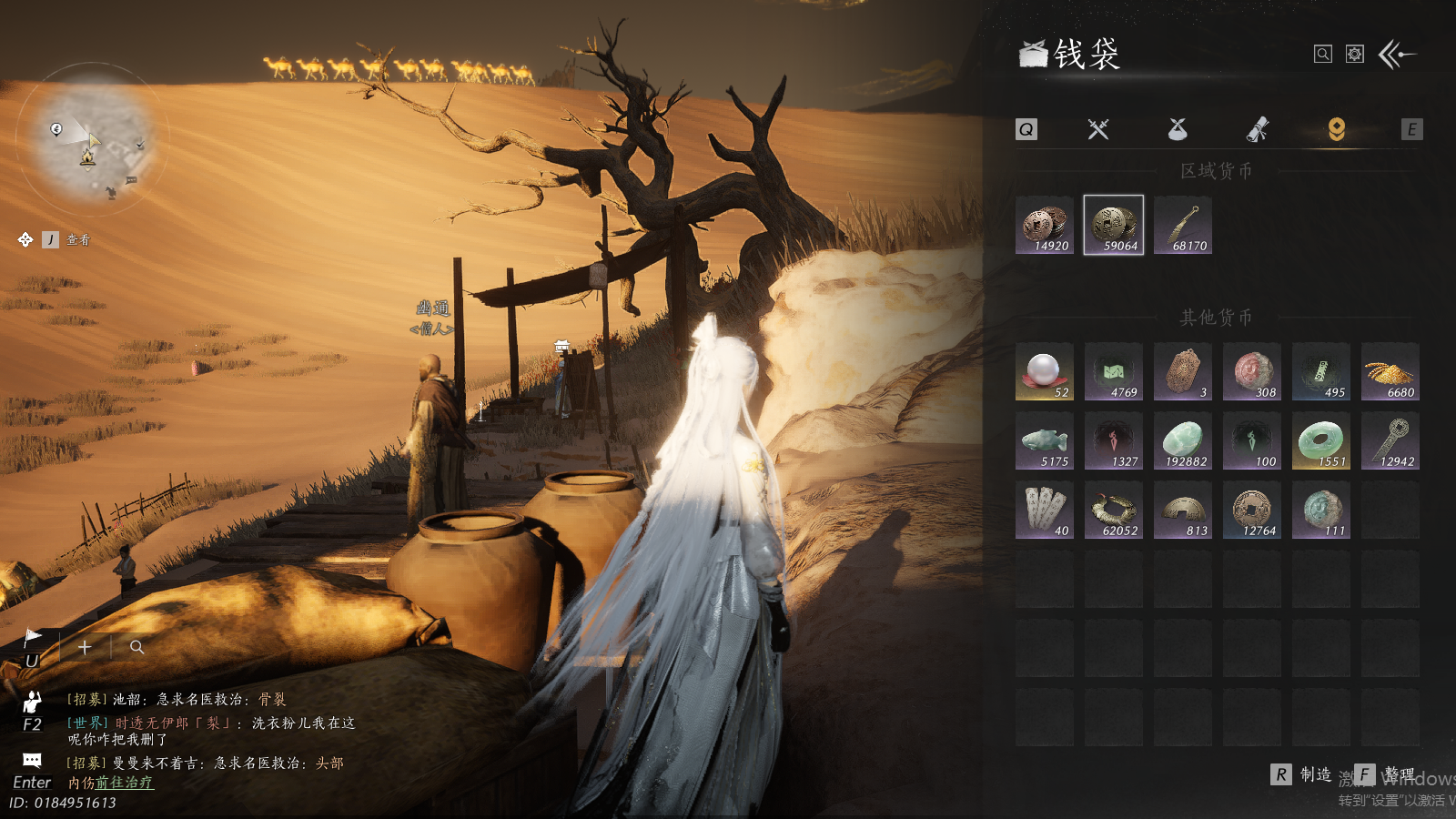Select the copper coins stack of 14920
Viewport: 1456px width, 819px height.
[x=1045, y=225]
